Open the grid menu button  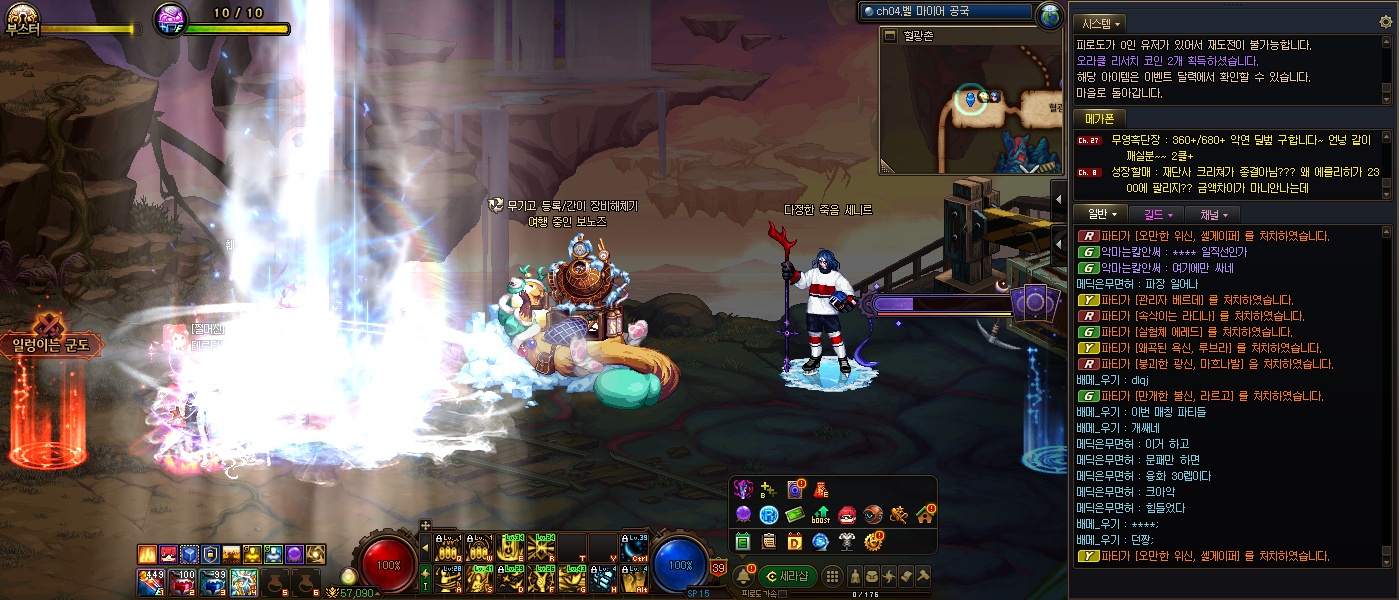click(832, 575)
